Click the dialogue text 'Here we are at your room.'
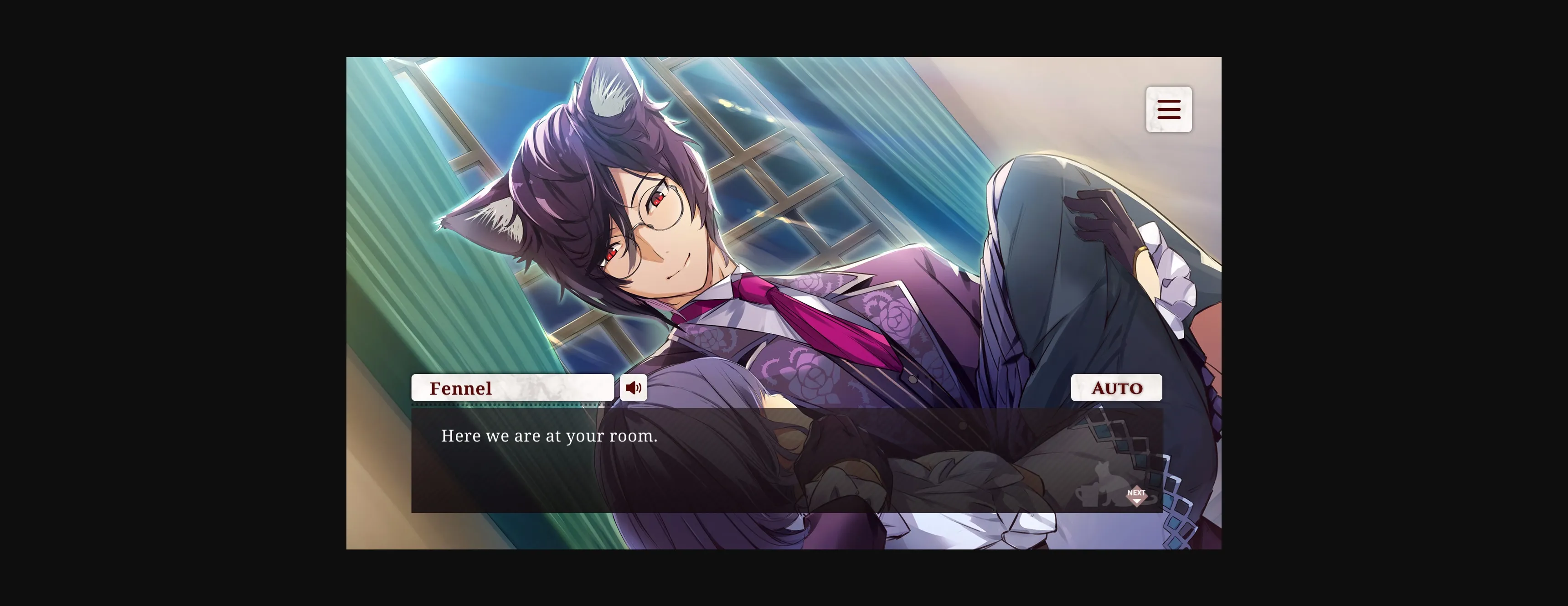This screenshot has width=1568, height=606. (548, 435)
